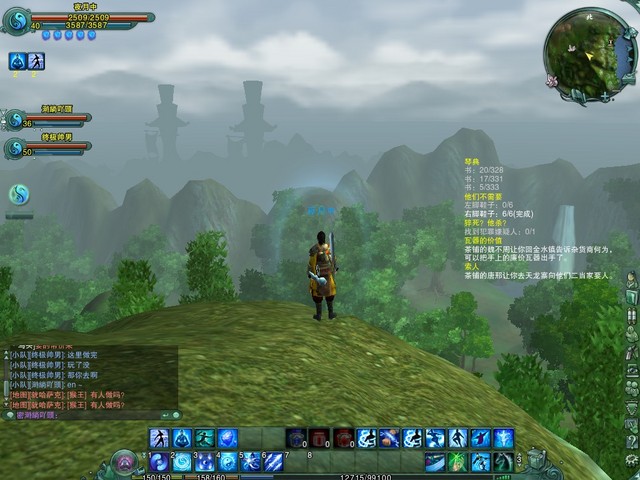Click the meditating figure buff icon
The image size is (640, 480).
pyautogui.click(x=36, y=61)
